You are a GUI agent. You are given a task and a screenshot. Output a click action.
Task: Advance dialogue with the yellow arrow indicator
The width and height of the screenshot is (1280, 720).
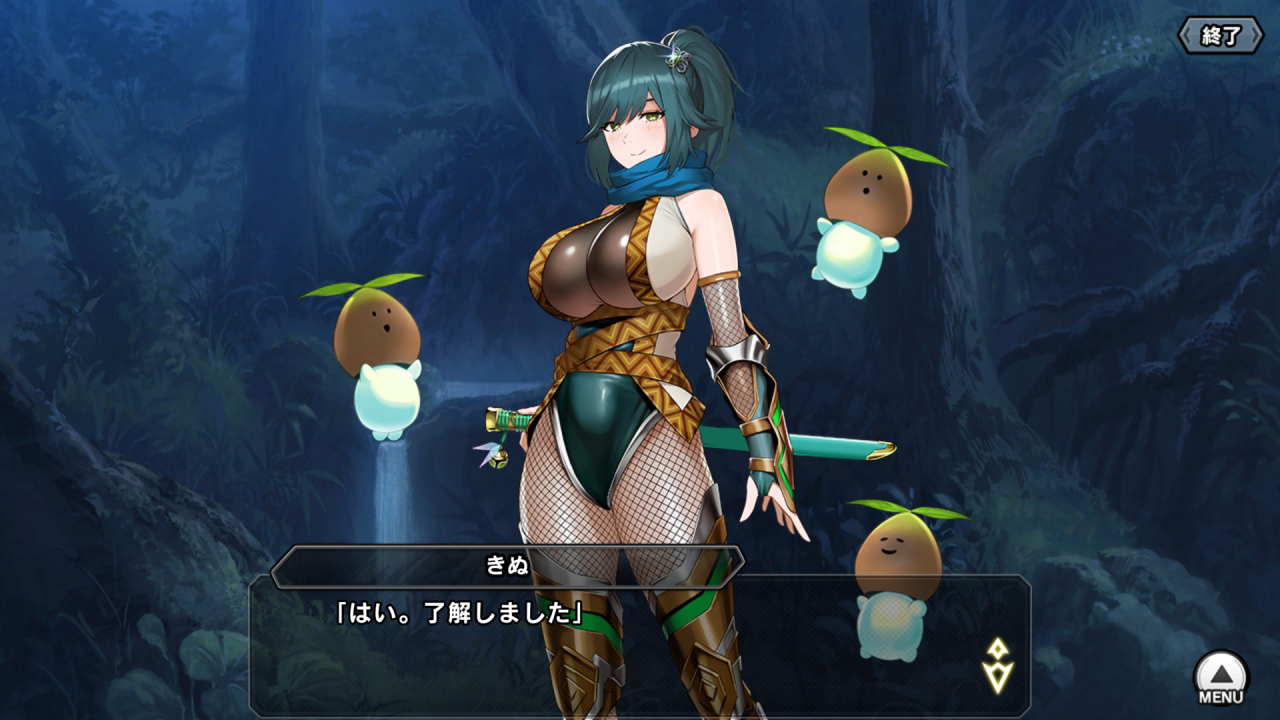pyautogui.click(x=998, y=666)
